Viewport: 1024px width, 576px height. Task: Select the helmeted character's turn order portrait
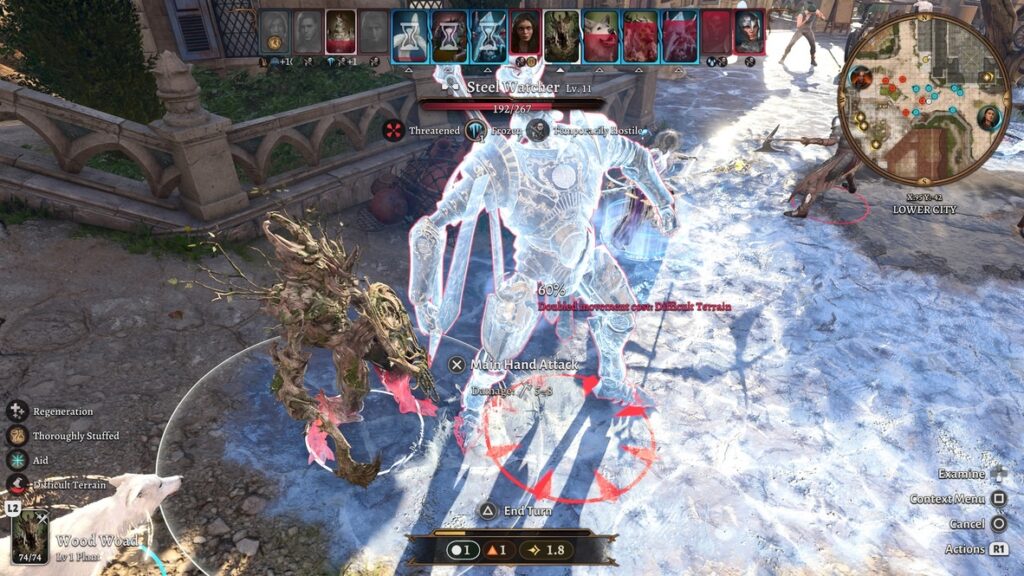click(x=749, y=33)
